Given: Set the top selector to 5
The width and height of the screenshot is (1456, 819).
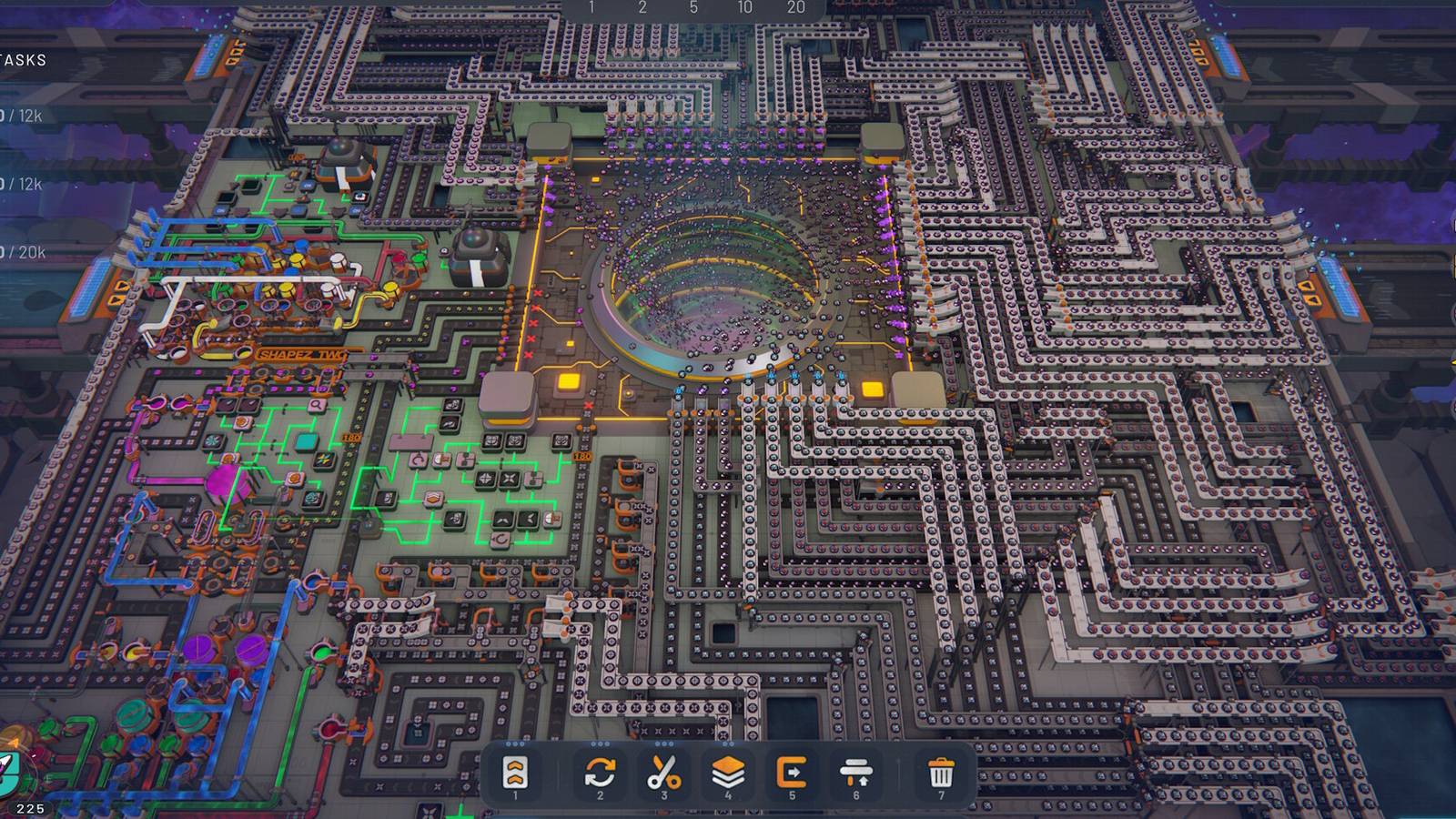Looking at the screenshot, I should tap(693, 7).
